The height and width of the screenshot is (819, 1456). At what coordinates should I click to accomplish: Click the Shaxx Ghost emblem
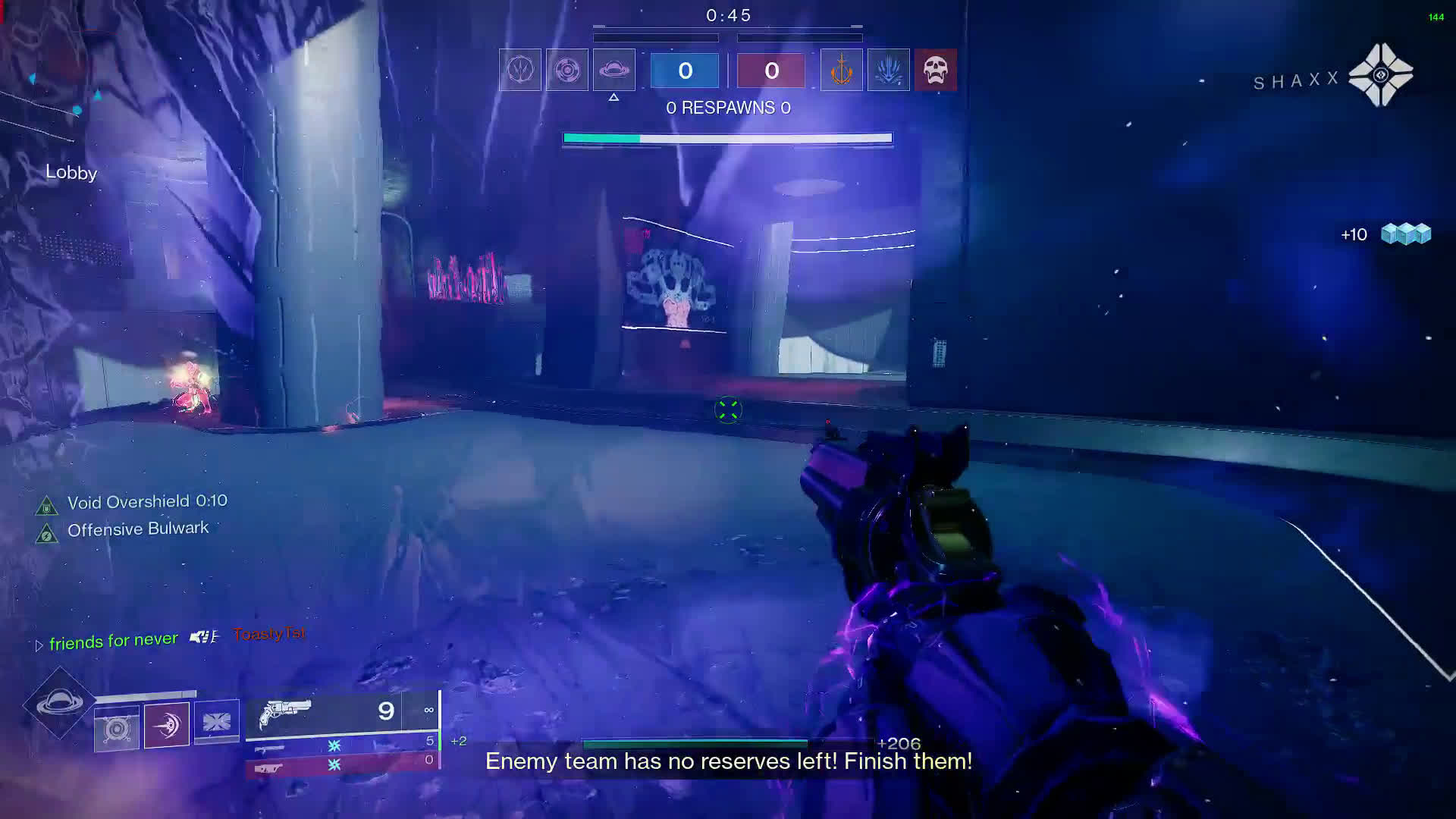[1380, 75]
